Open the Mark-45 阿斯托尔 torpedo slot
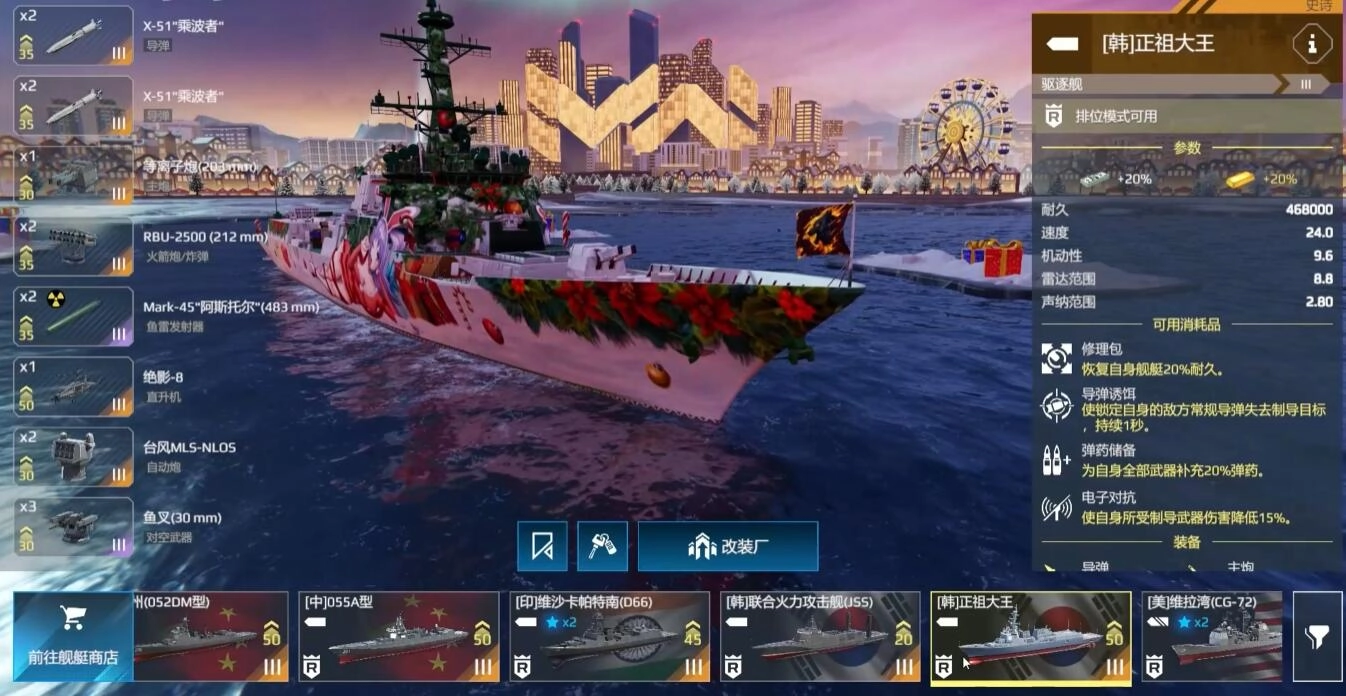 tap(73, 316)
